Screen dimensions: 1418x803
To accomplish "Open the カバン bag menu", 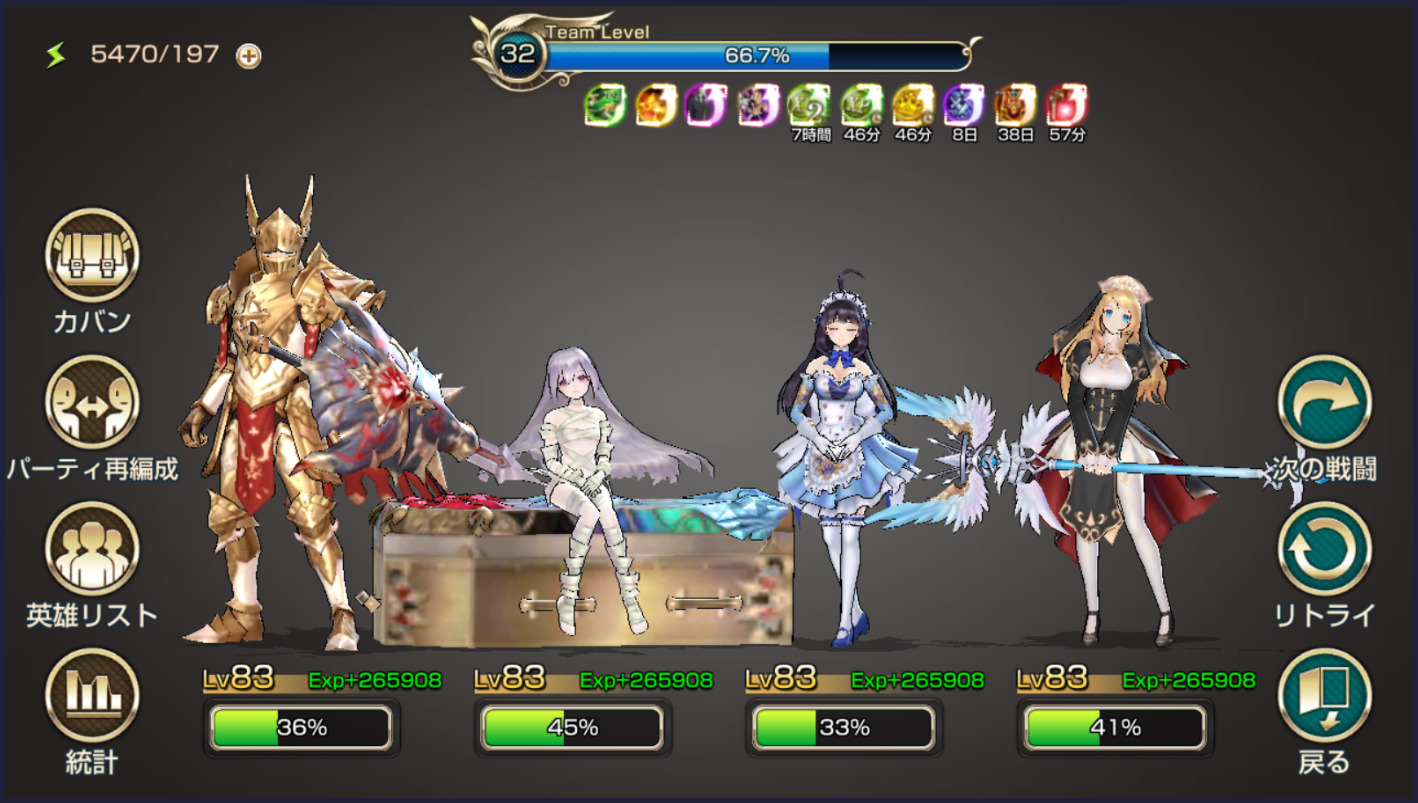I will pos(92,256).
